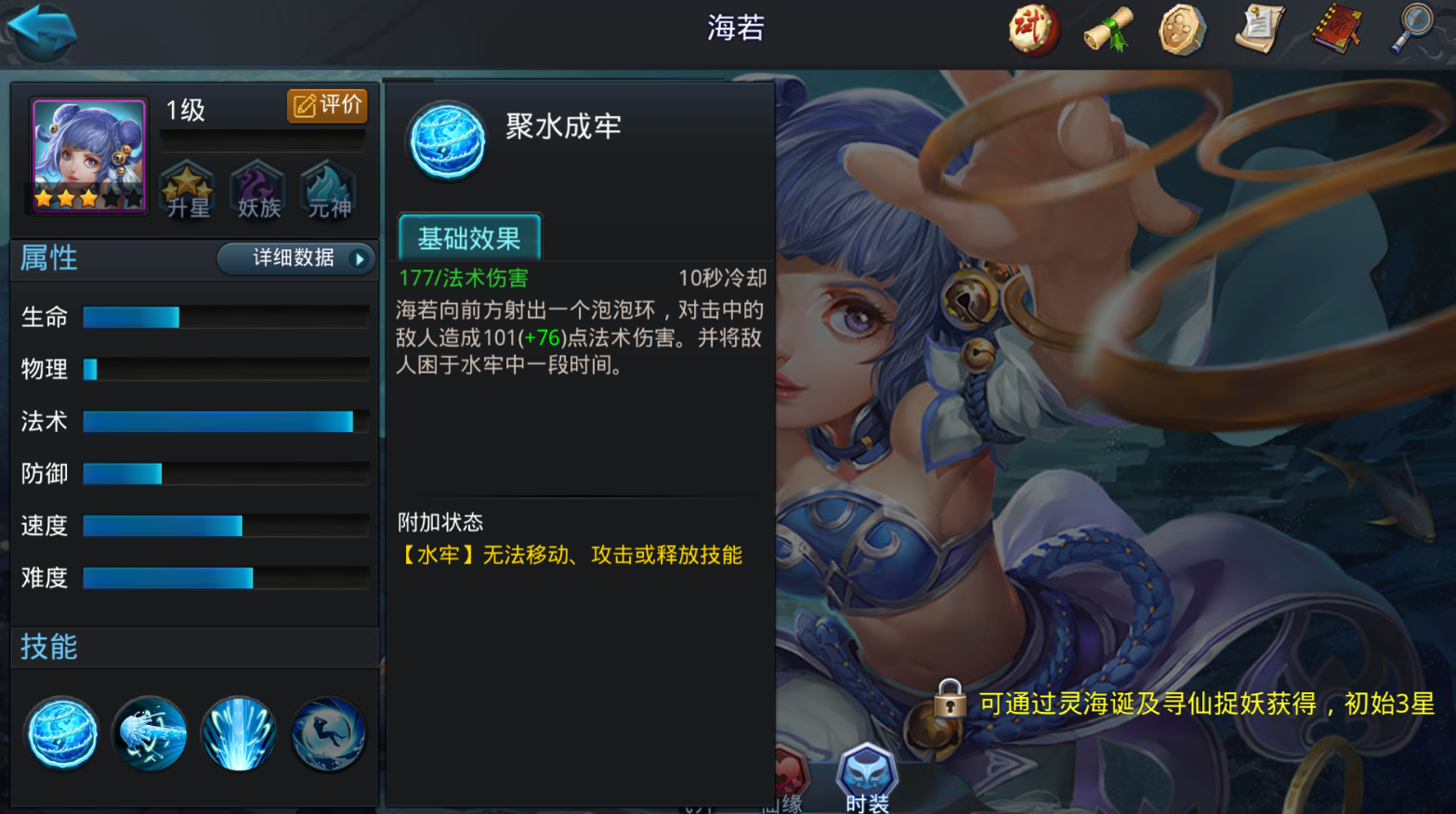Image resolution: width=1456 pixels, height=814 pixels.
Task: Open the red encyclopedia book icon
Action: [x=1336, y=28]
